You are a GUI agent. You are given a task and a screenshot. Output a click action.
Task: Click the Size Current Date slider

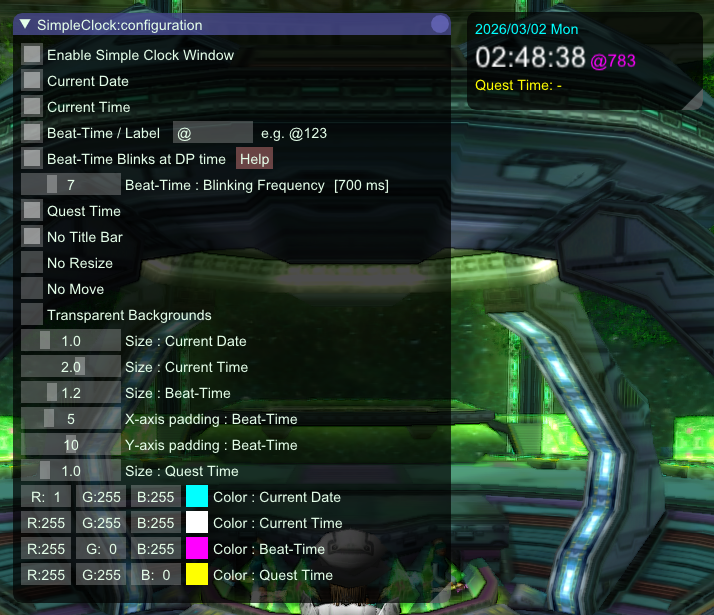tap(71, 341)
